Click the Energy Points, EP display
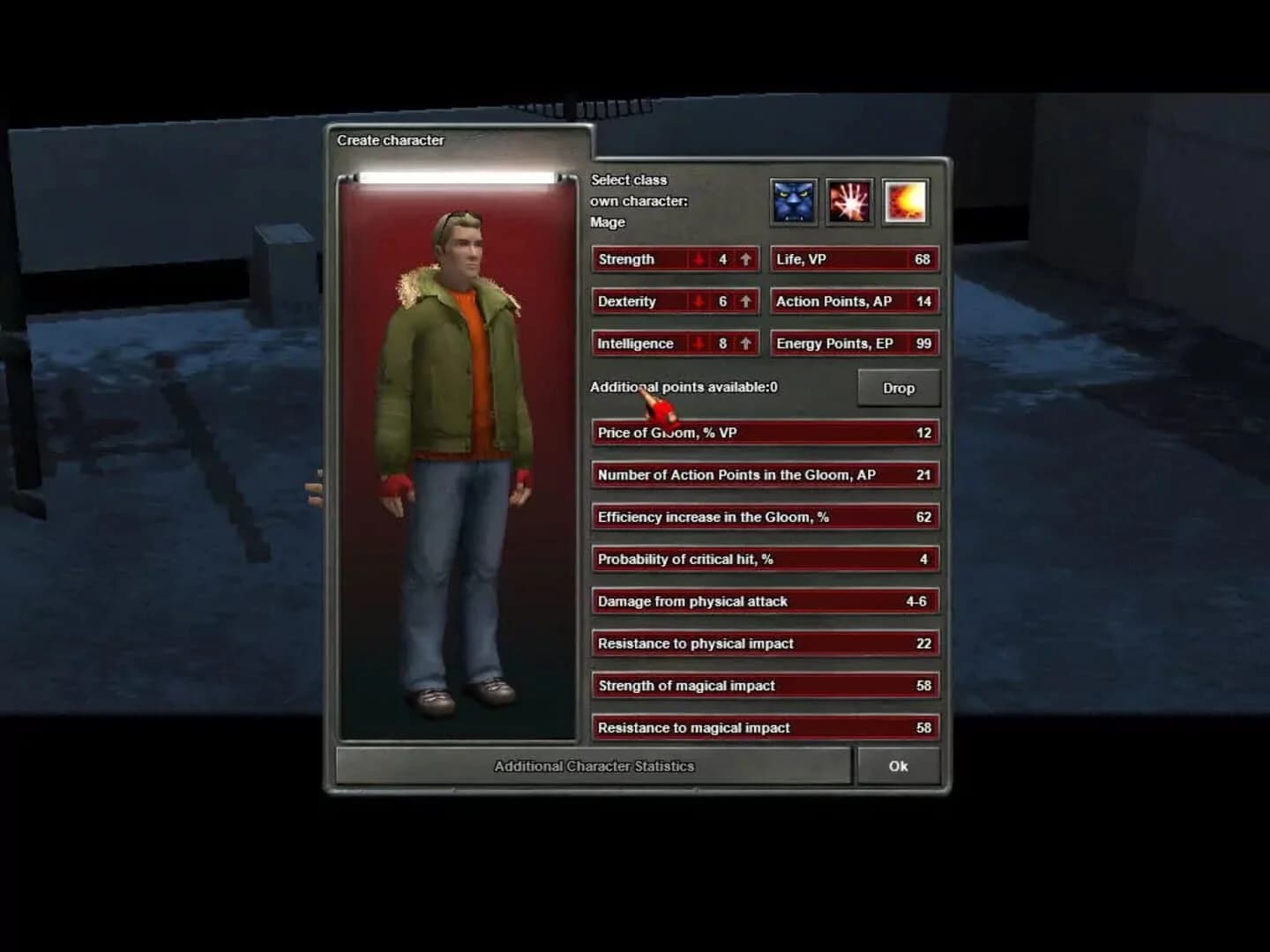The height and width of the screenshot is (952, 1270). (x=854, y=343)
